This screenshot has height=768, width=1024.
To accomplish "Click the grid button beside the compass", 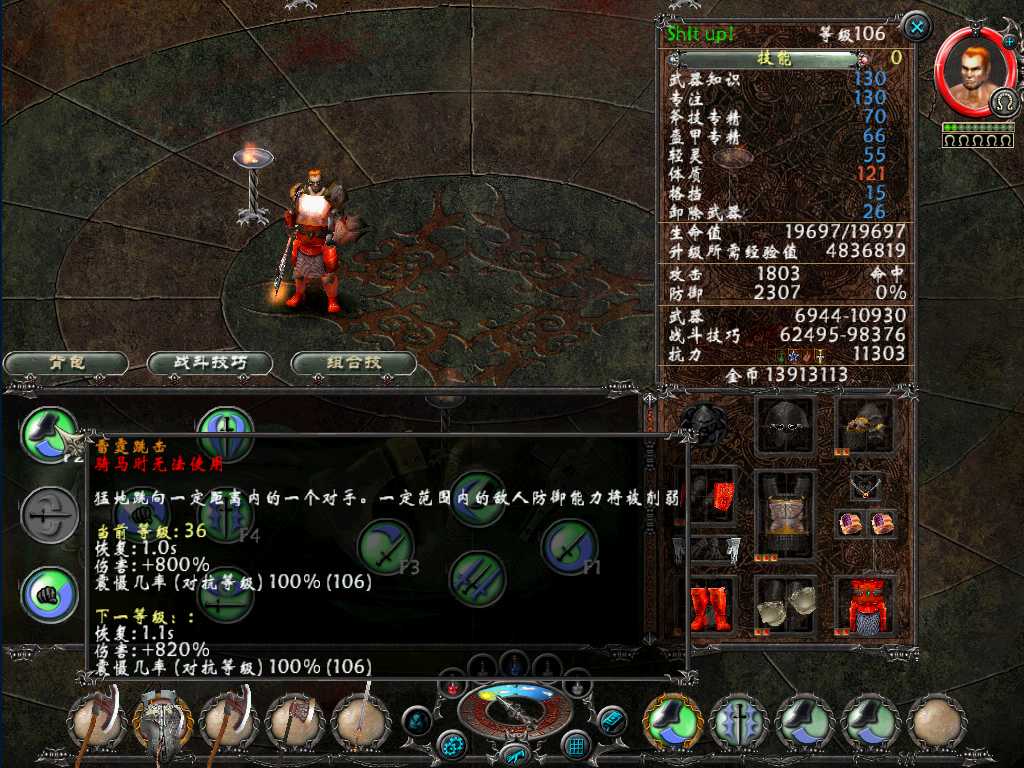I will pyautogui.click(x=576, y=744).
